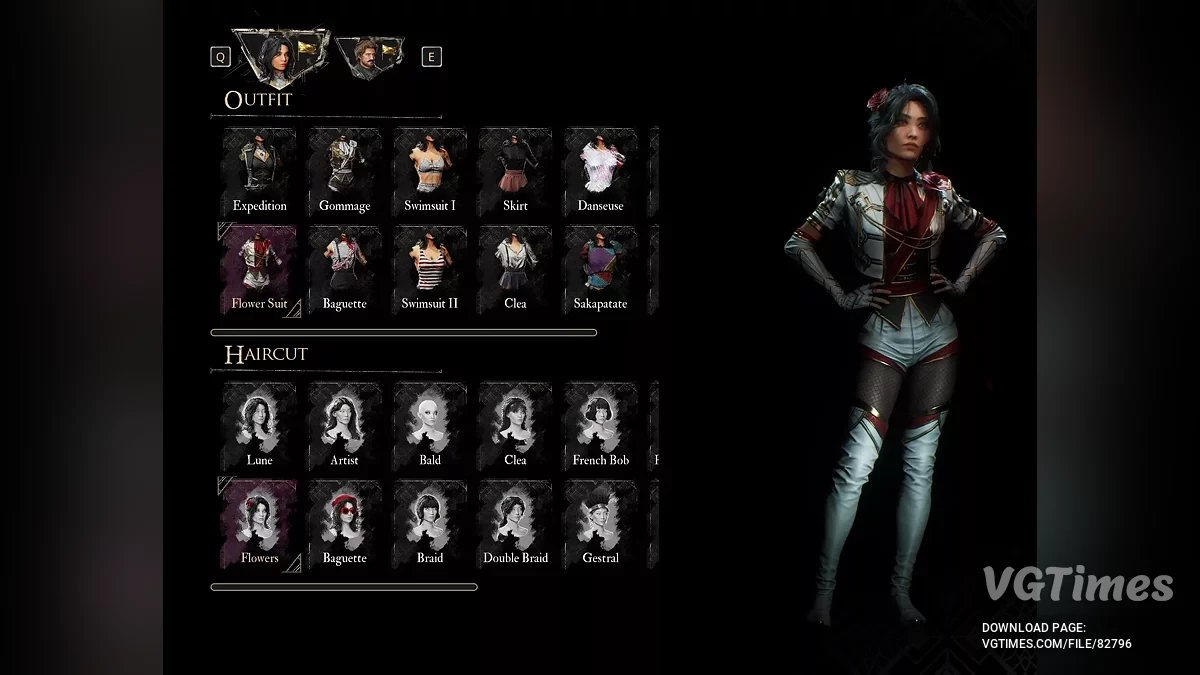The width and height of the screenshot is (1200, 675).
Task: Equip the Swimsuit I outfit
Action: coord(430,170)
